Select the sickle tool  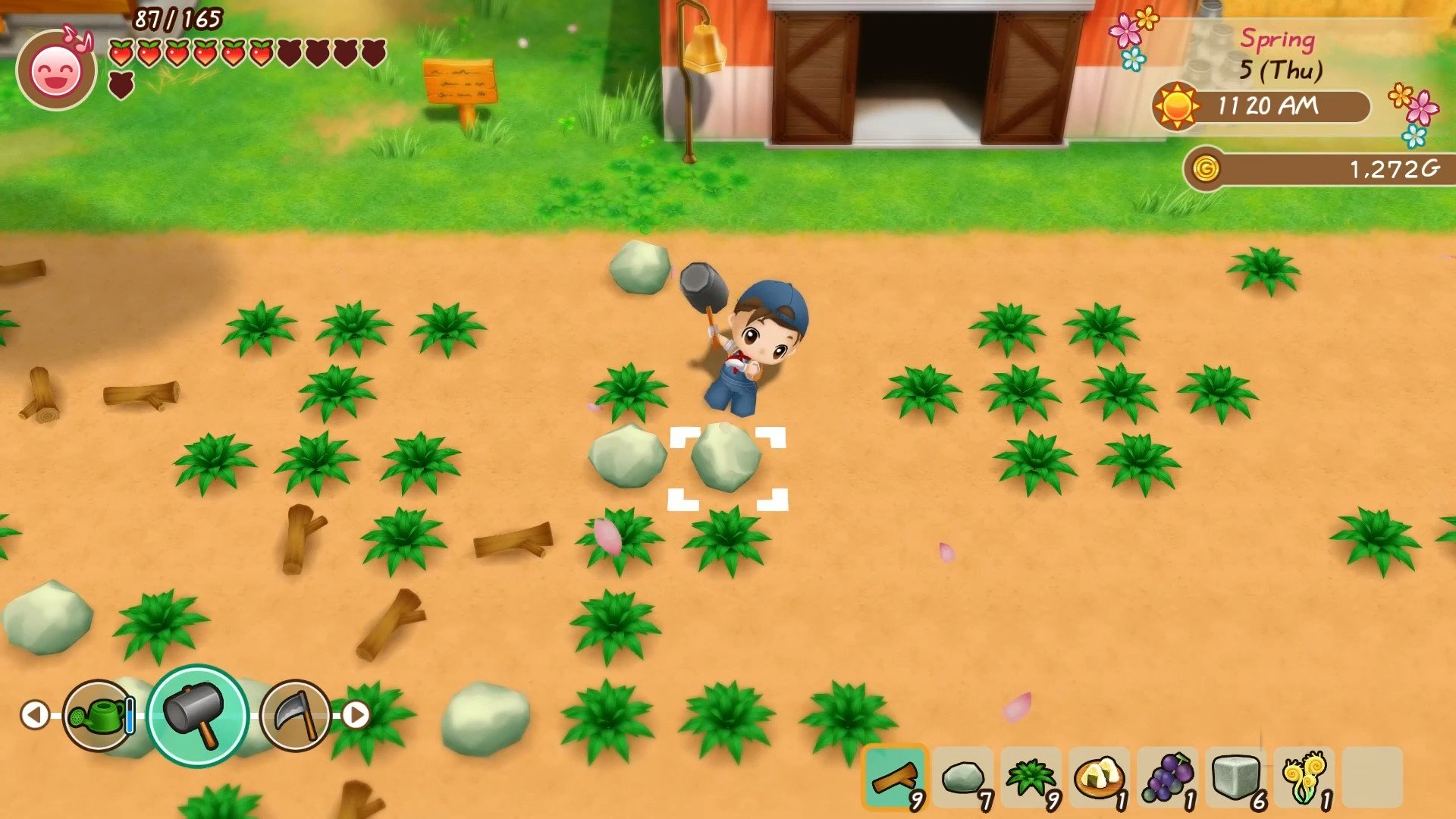pos(294,714)
